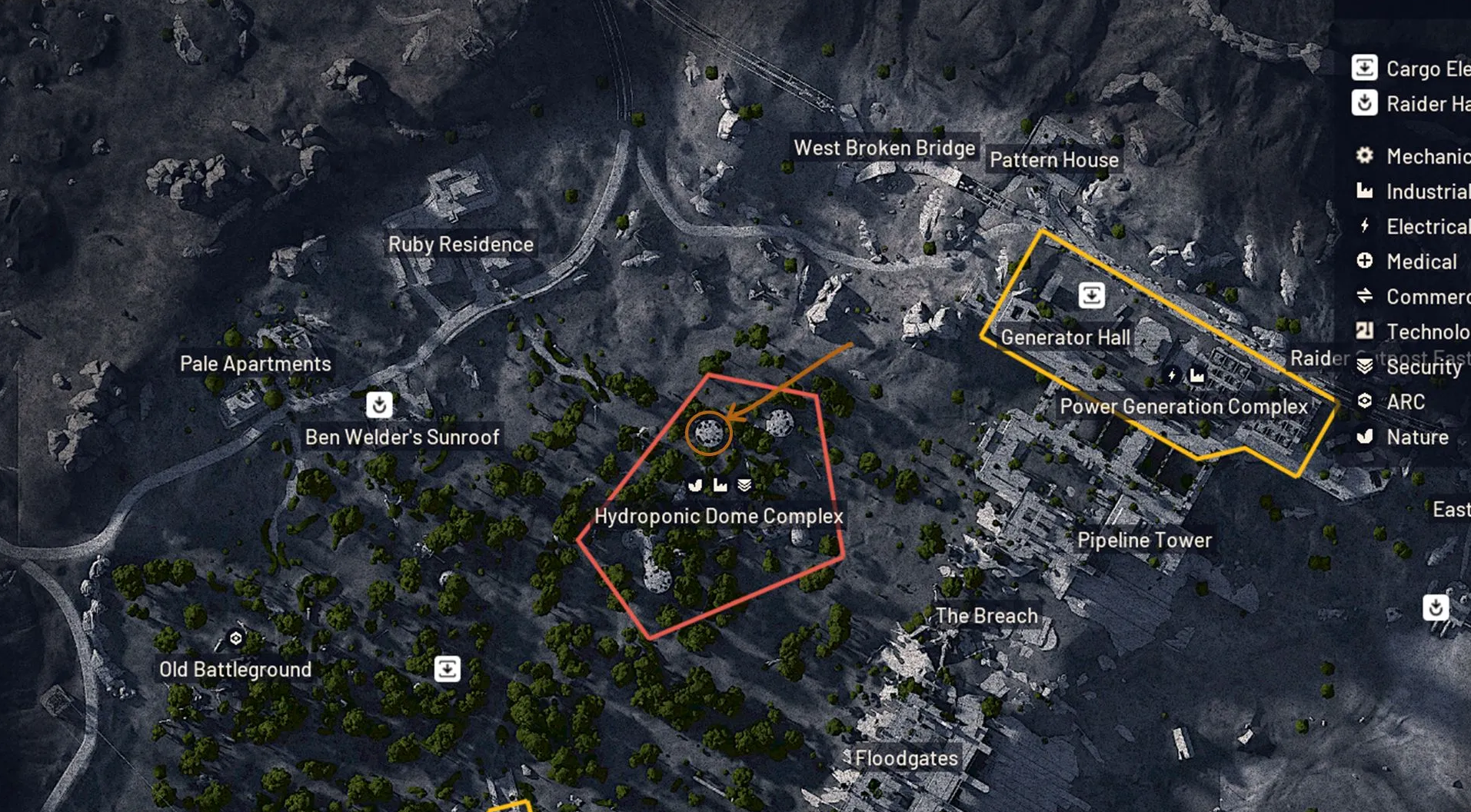Open the Hydroponic Dome Complex location label
This screenshot has height=812, width=1471.
[718, 516]
